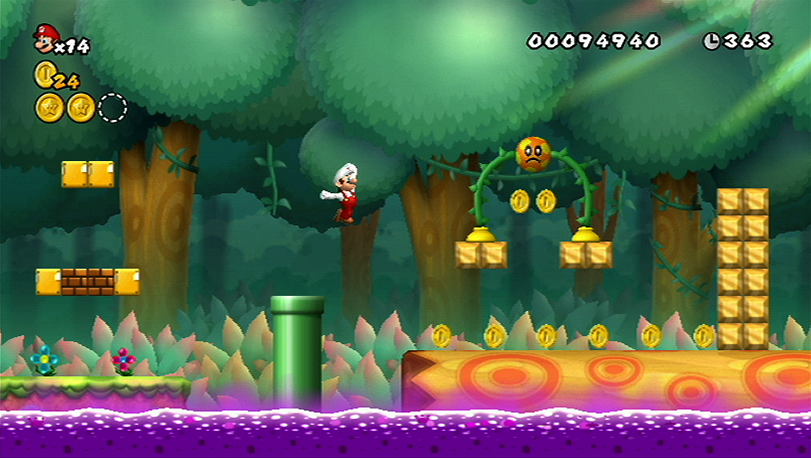
Task: Click the Mario head lives icon
Action: pyautogui.click(x=45, y=38)
